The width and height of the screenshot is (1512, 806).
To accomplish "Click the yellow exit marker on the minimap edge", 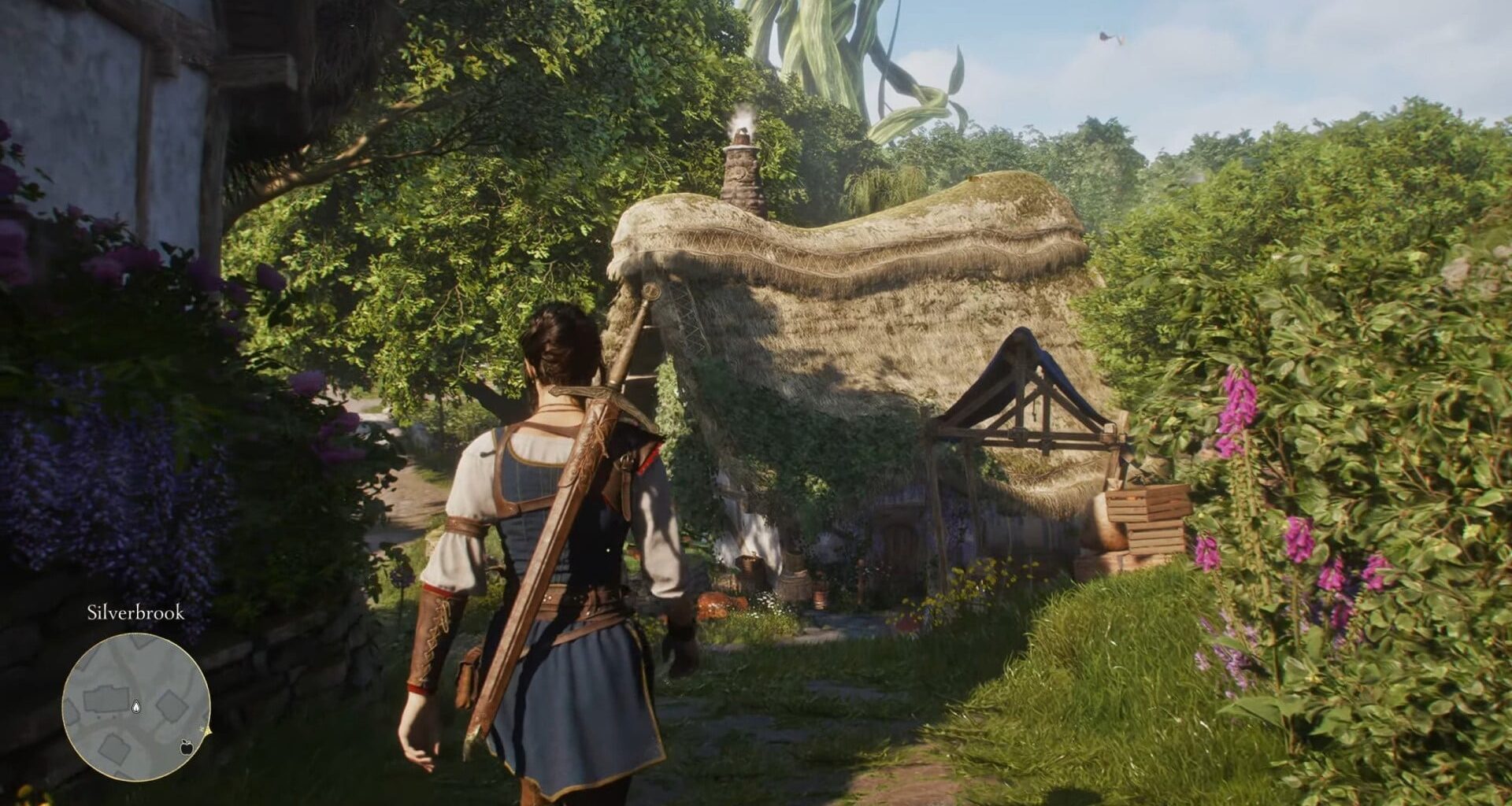I will (x=209, y=731).
